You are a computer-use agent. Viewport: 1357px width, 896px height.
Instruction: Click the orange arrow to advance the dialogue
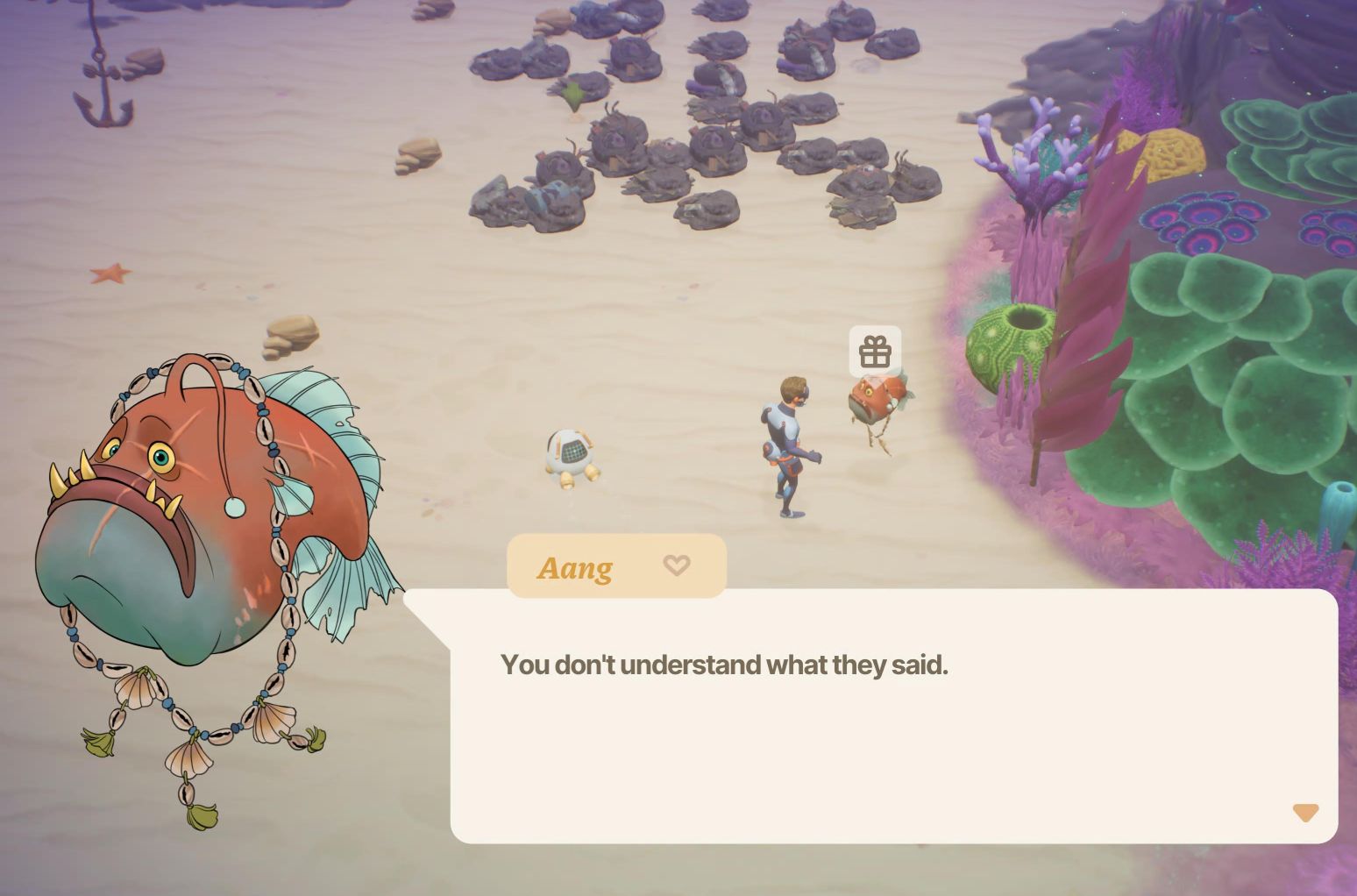pyautogui.click(x=1304, y=814)
